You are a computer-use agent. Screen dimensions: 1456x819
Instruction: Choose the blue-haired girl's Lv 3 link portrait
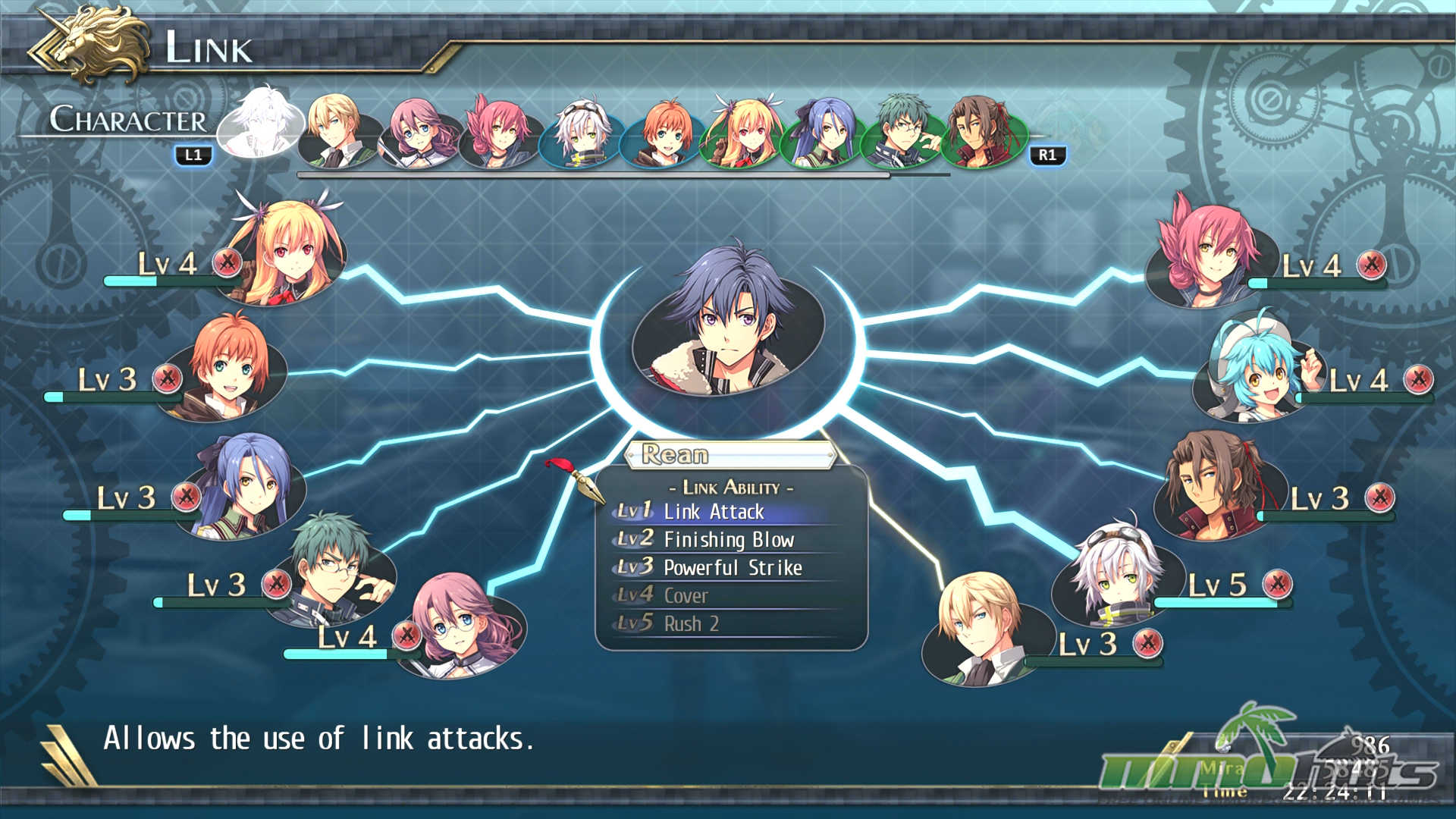point(246,485)
